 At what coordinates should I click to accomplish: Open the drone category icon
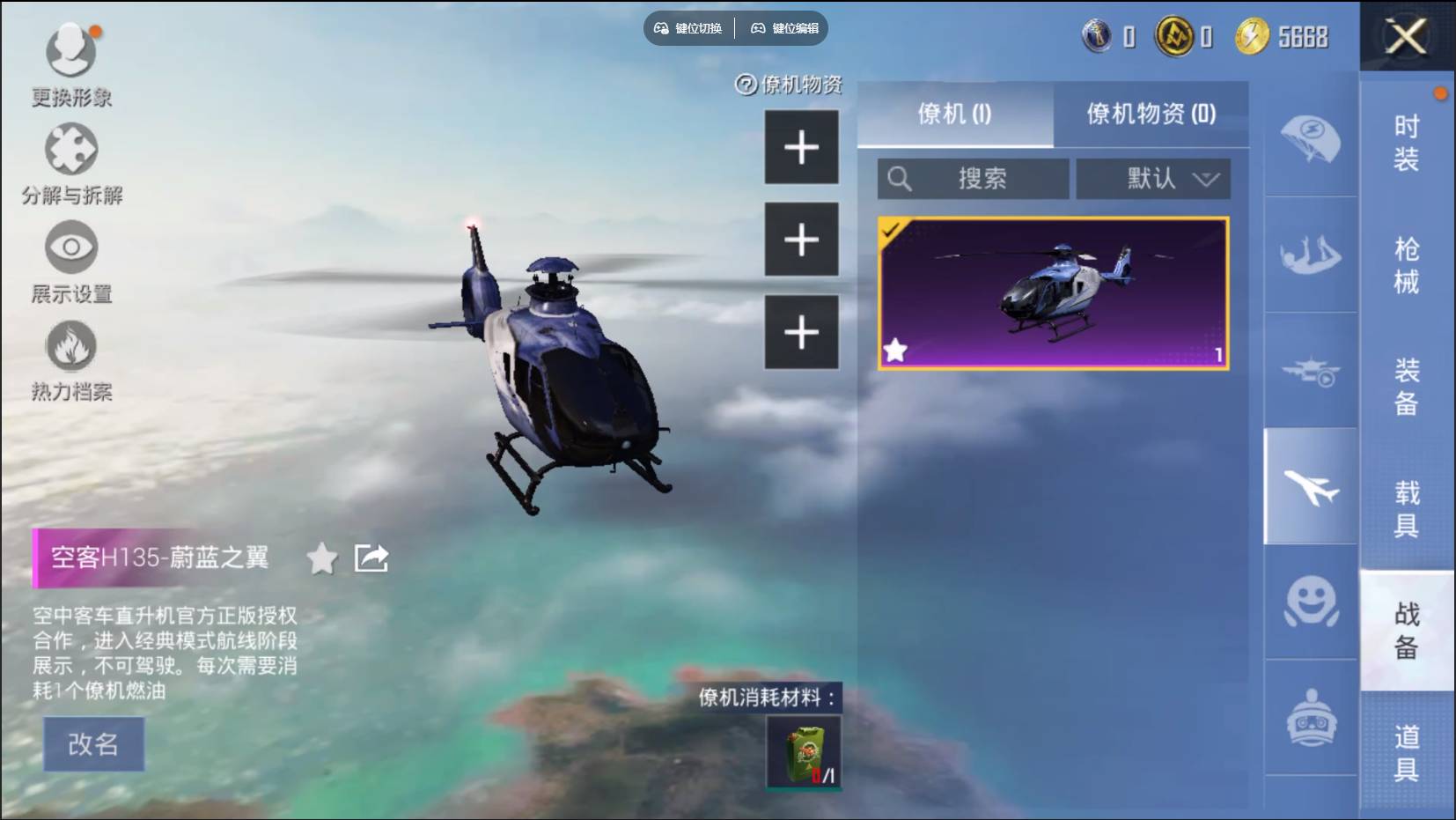(x=1313, y=373)
